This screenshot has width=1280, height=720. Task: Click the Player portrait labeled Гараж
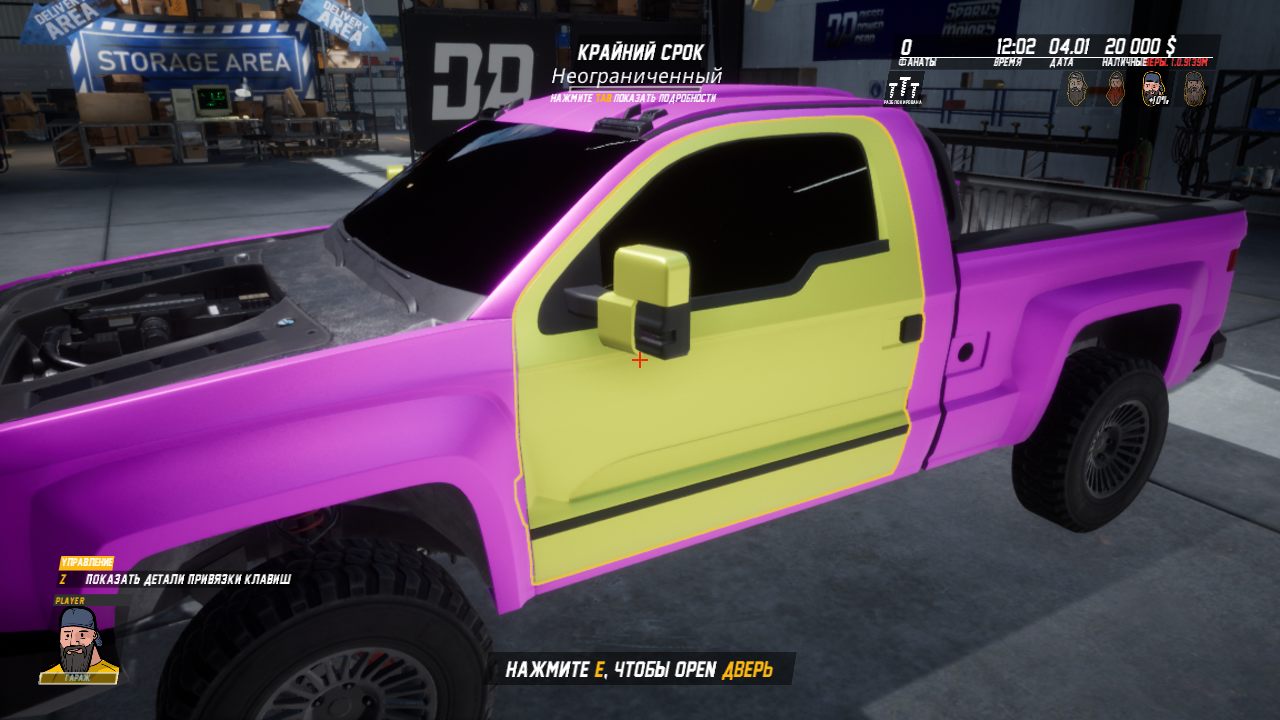coord(79,645)
